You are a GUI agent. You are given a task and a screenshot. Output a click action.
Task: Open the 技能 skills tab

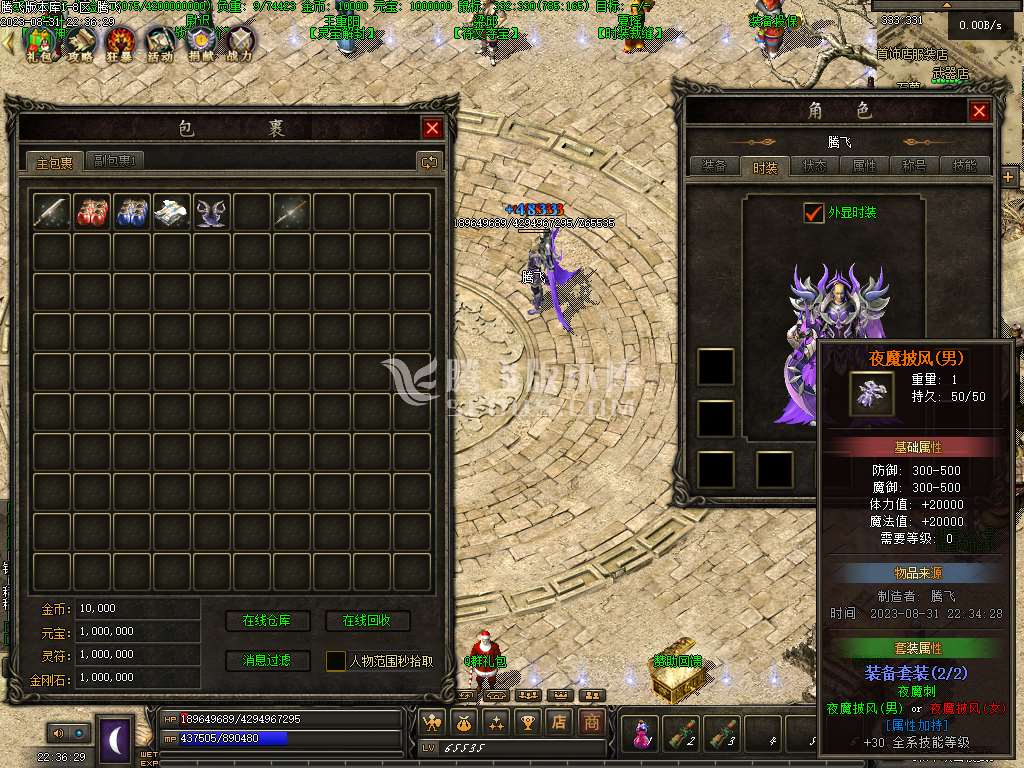[965, 167]
